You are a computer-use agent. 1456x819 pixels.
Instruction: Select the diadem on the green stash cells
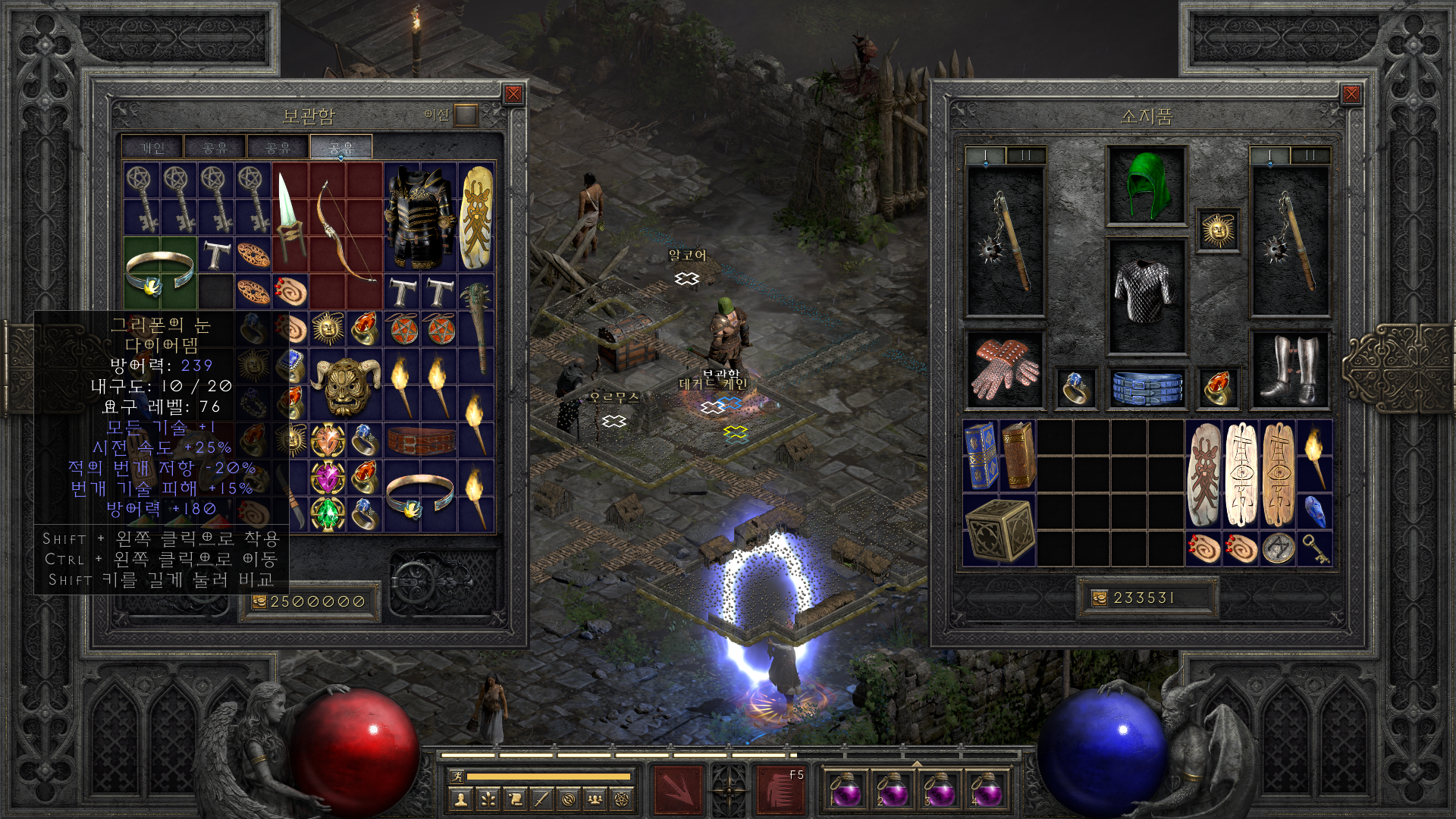click(160, 271)
